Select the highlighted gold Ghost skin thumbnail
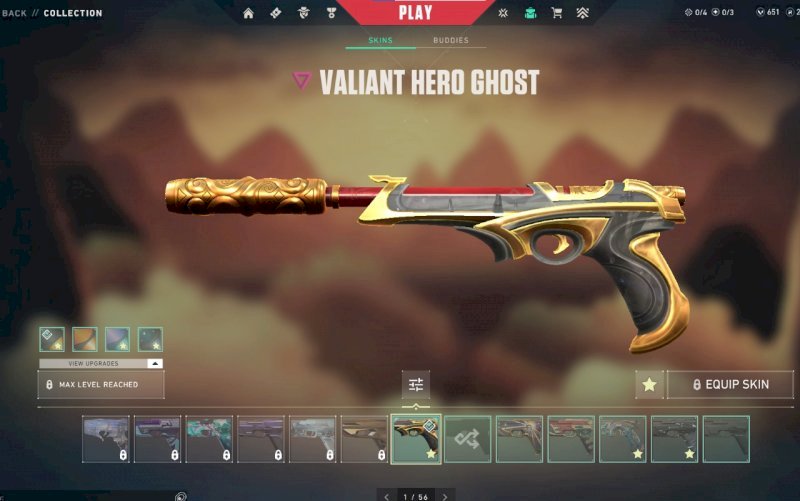 click(x=416, y=439)
